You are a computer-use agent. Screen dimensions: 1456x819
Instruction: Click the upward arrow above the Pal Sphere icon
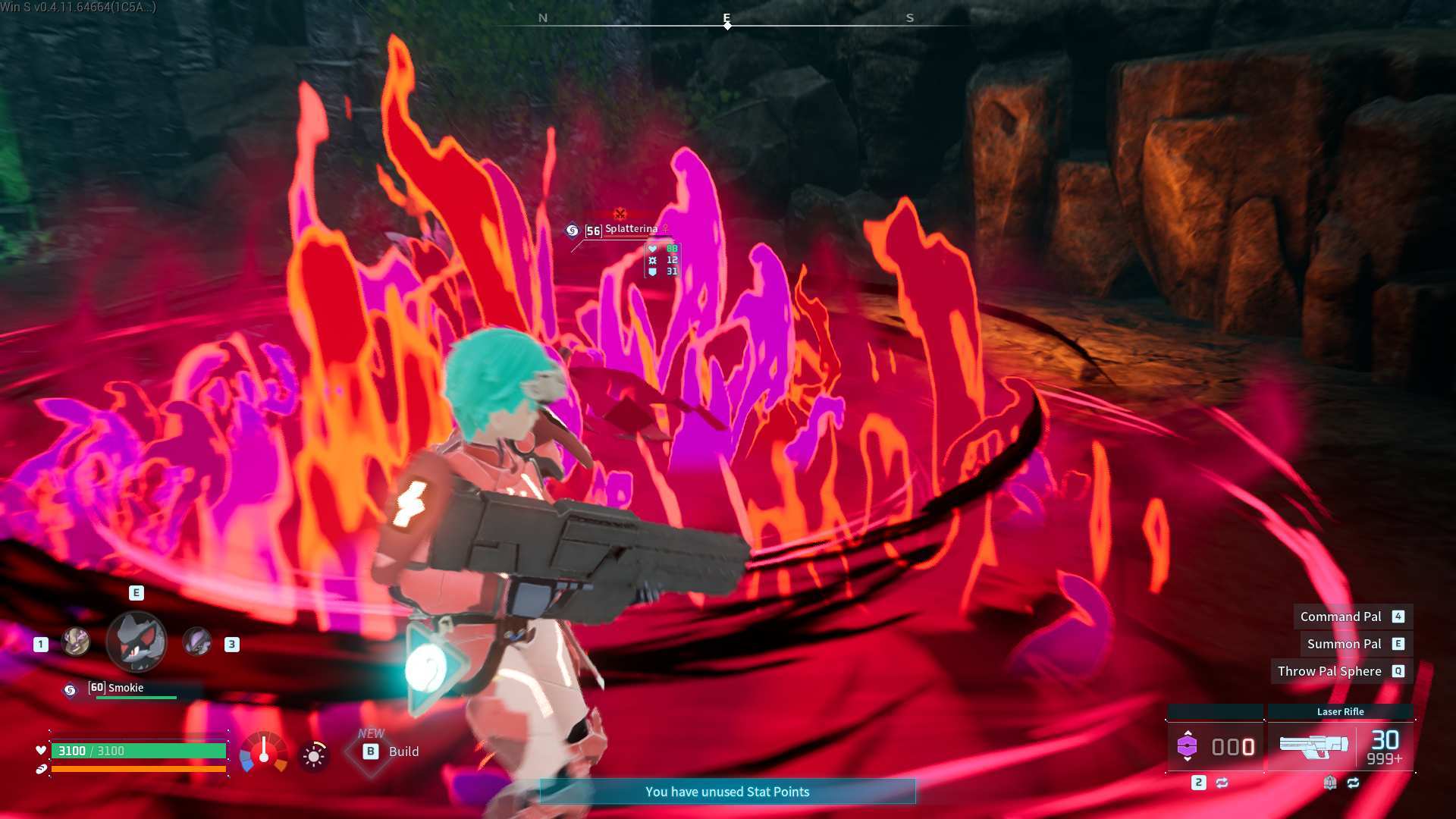pyautogui.click(x=1189, y=732)
